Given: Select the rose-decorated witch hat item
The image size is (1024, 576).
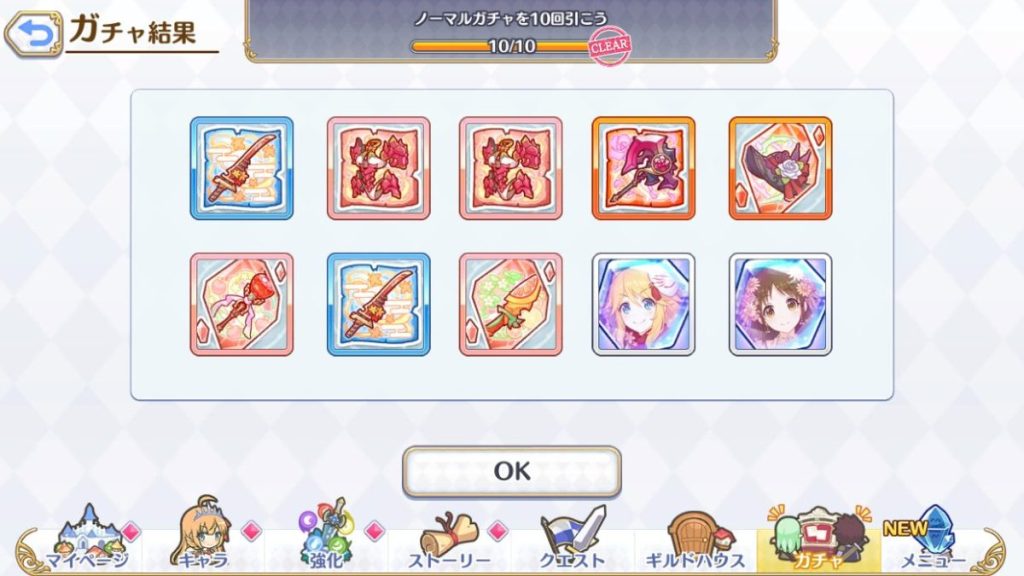Looking at the screenshot, I should 780,168.
